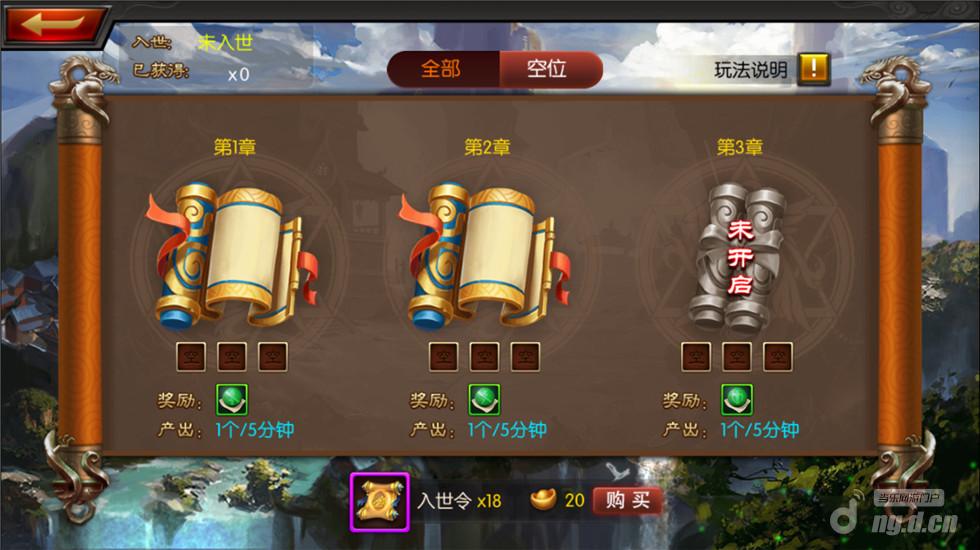Switch to the 全部 tab
The height and width of the screenshot is (550, 980).
pos(441,69)
